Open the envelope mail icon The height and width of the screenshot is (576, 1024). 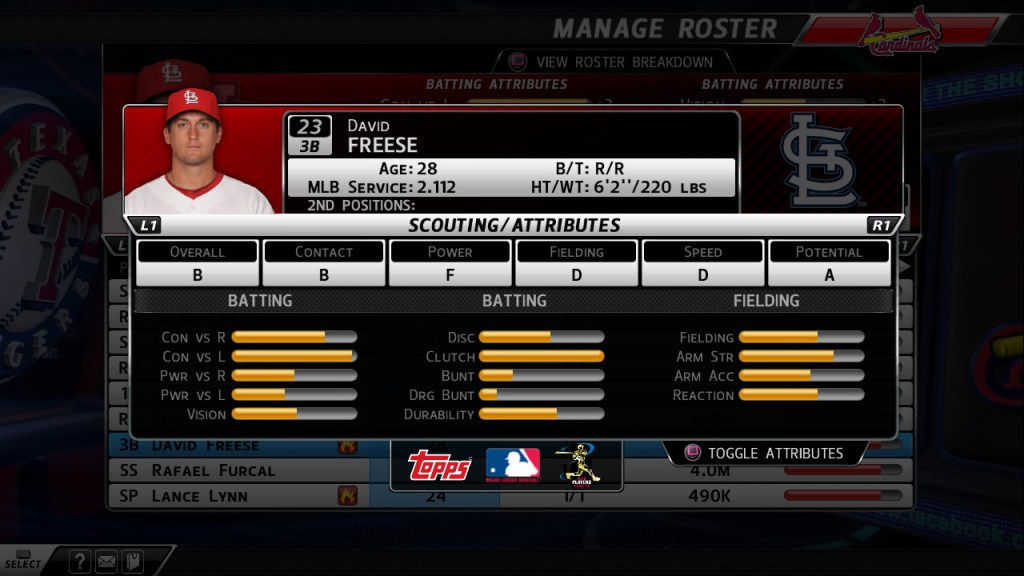pos(106,562)
